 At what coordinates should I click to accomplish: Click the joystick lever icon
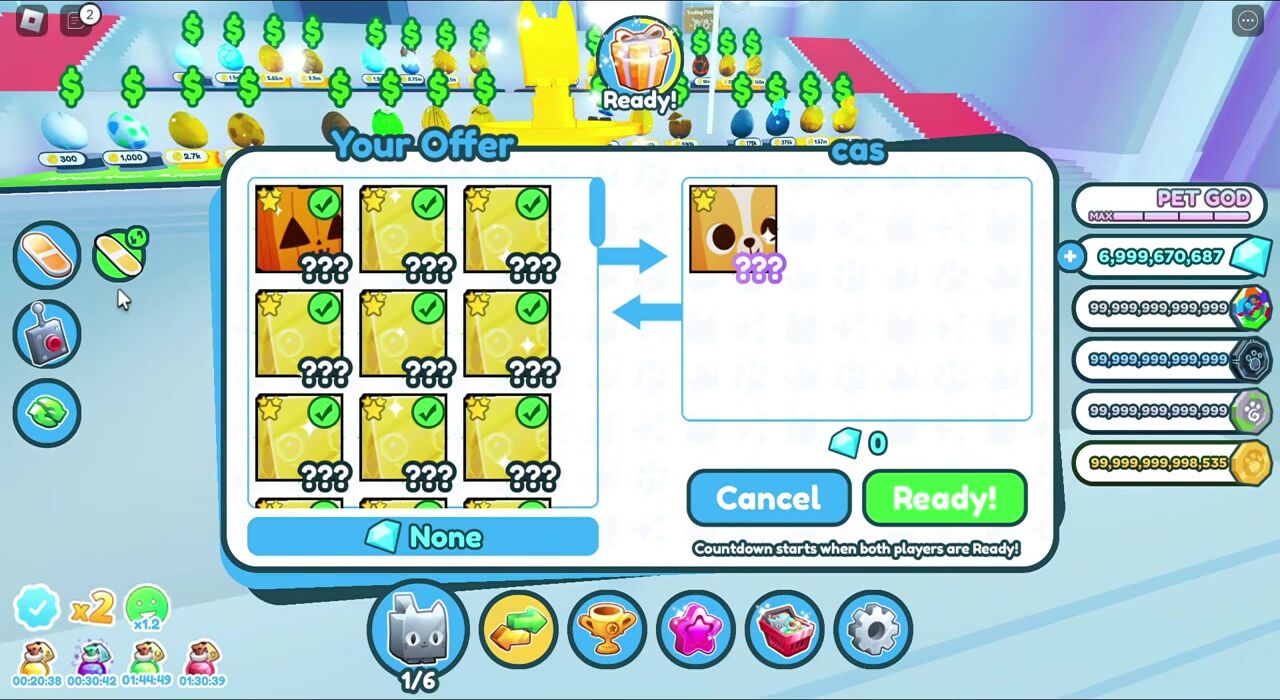[46, 335]
